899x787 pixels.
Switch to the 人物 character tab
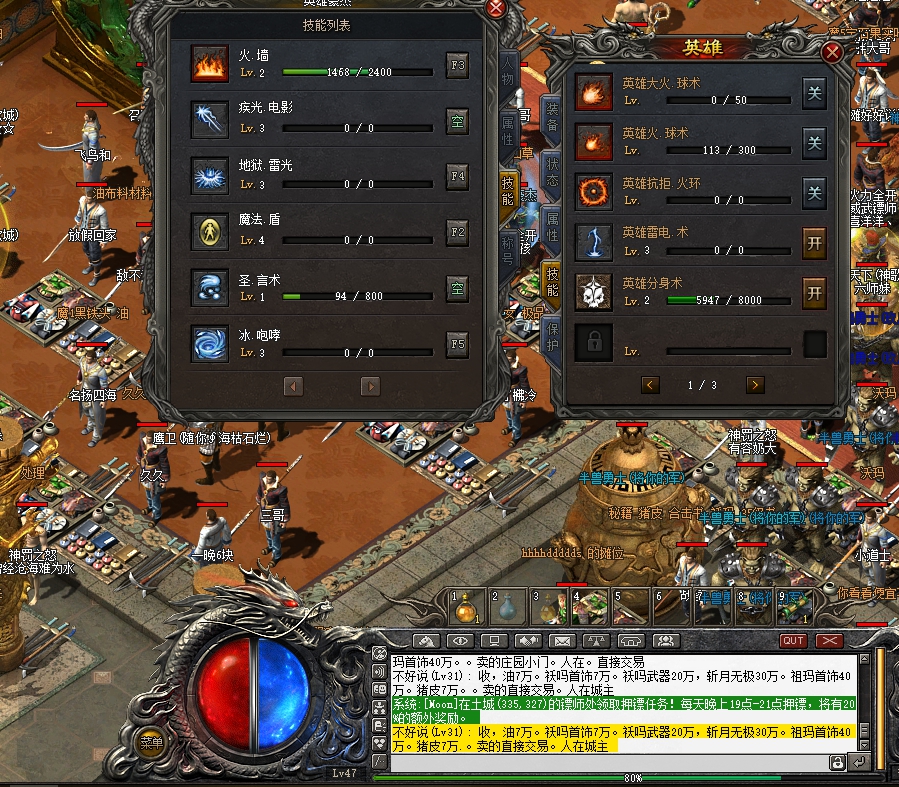(x=508, y=78)
